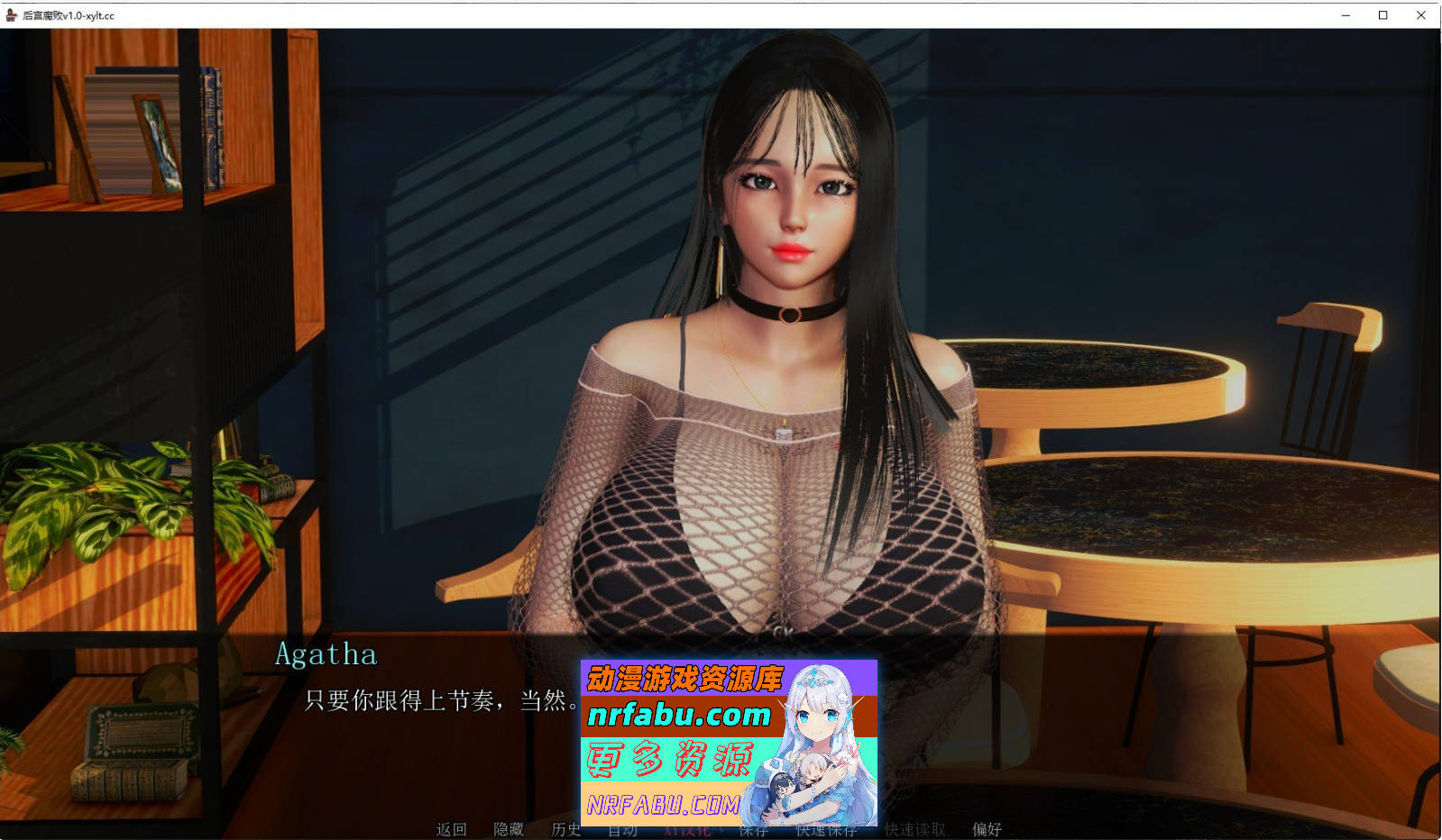Click Agatha's name label
1442x840 pixels.
click(x=325, y=656)
